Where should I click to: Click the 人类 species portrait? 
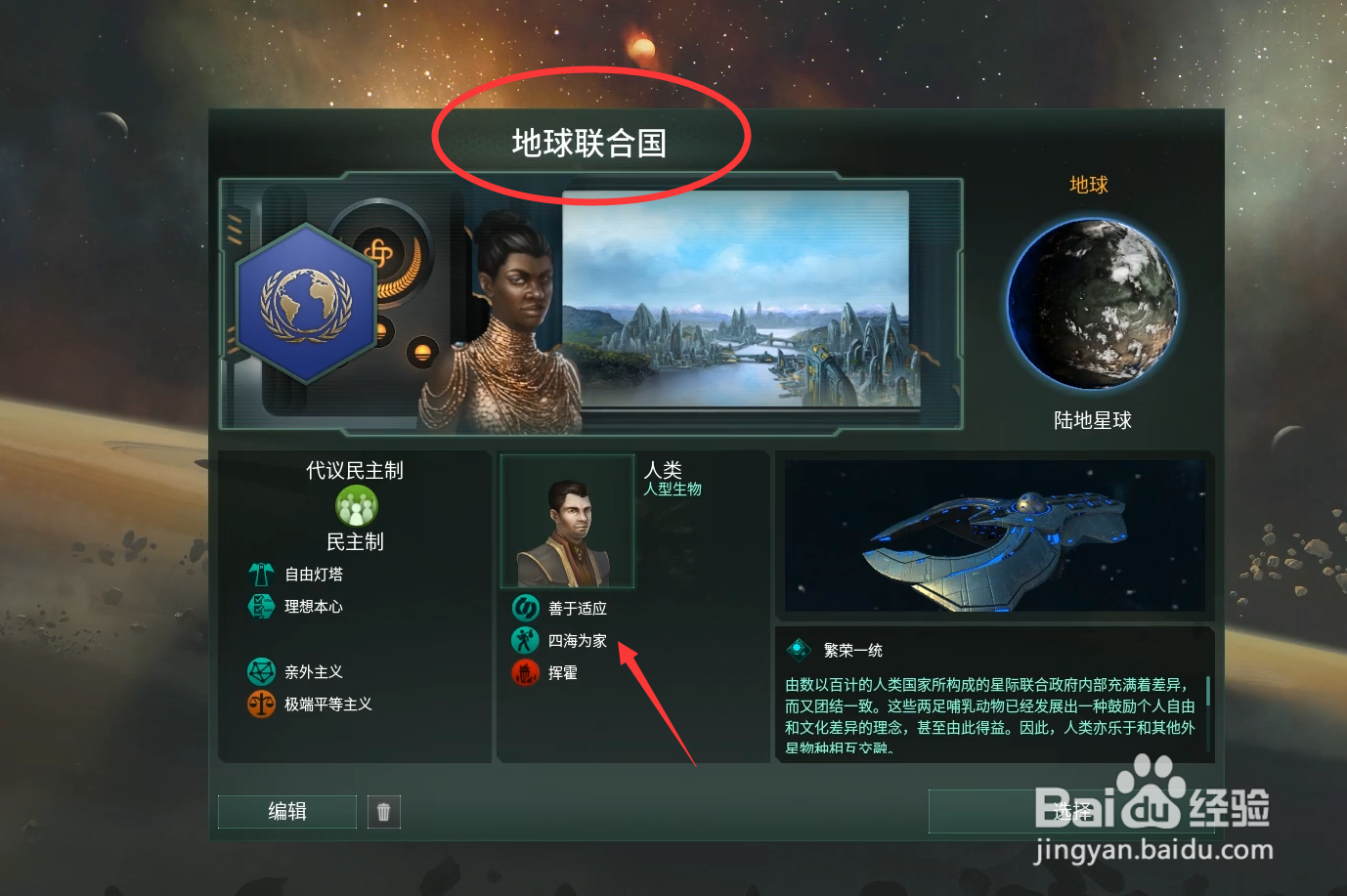(x=567, y=521)
